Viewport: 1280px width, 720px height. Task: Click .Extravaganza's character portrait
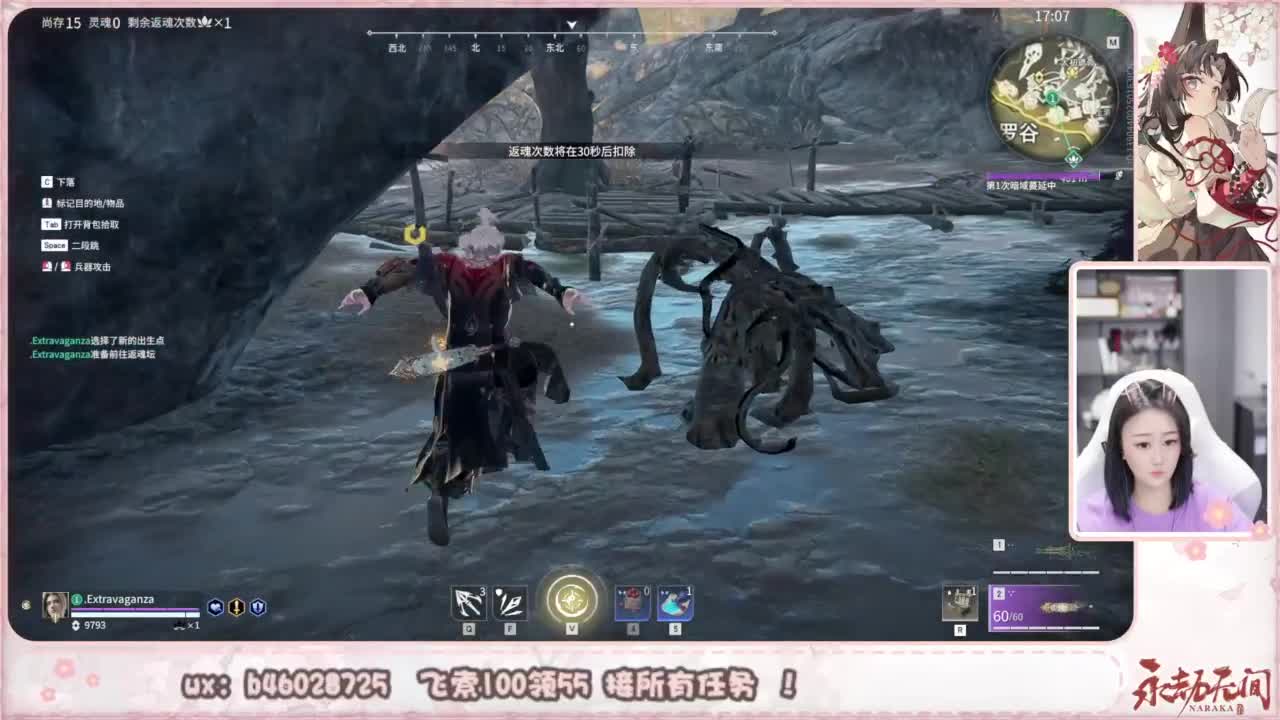55,604
